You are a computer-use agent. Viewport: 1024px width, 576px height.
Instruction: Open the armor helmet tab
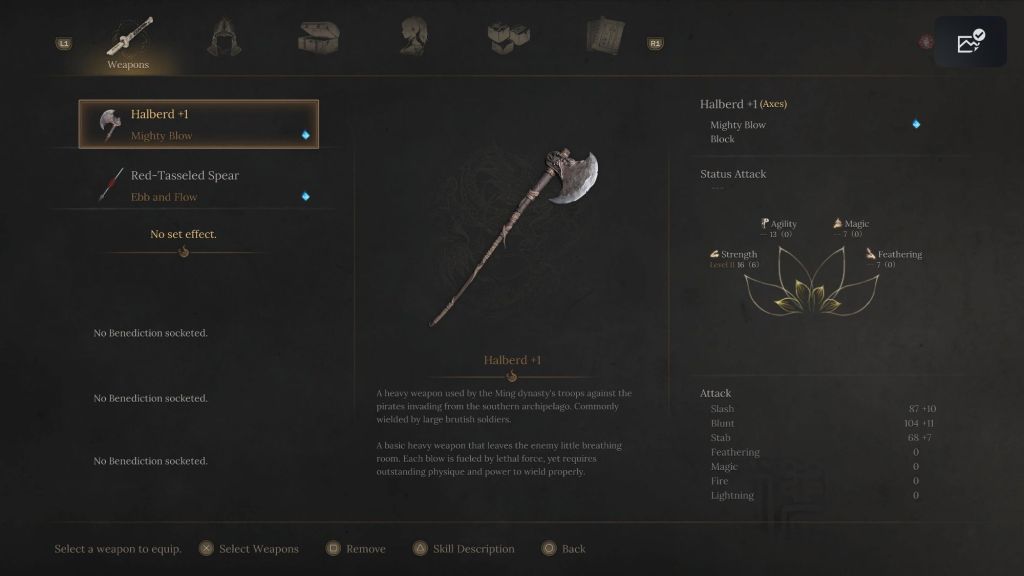point(223,38)
